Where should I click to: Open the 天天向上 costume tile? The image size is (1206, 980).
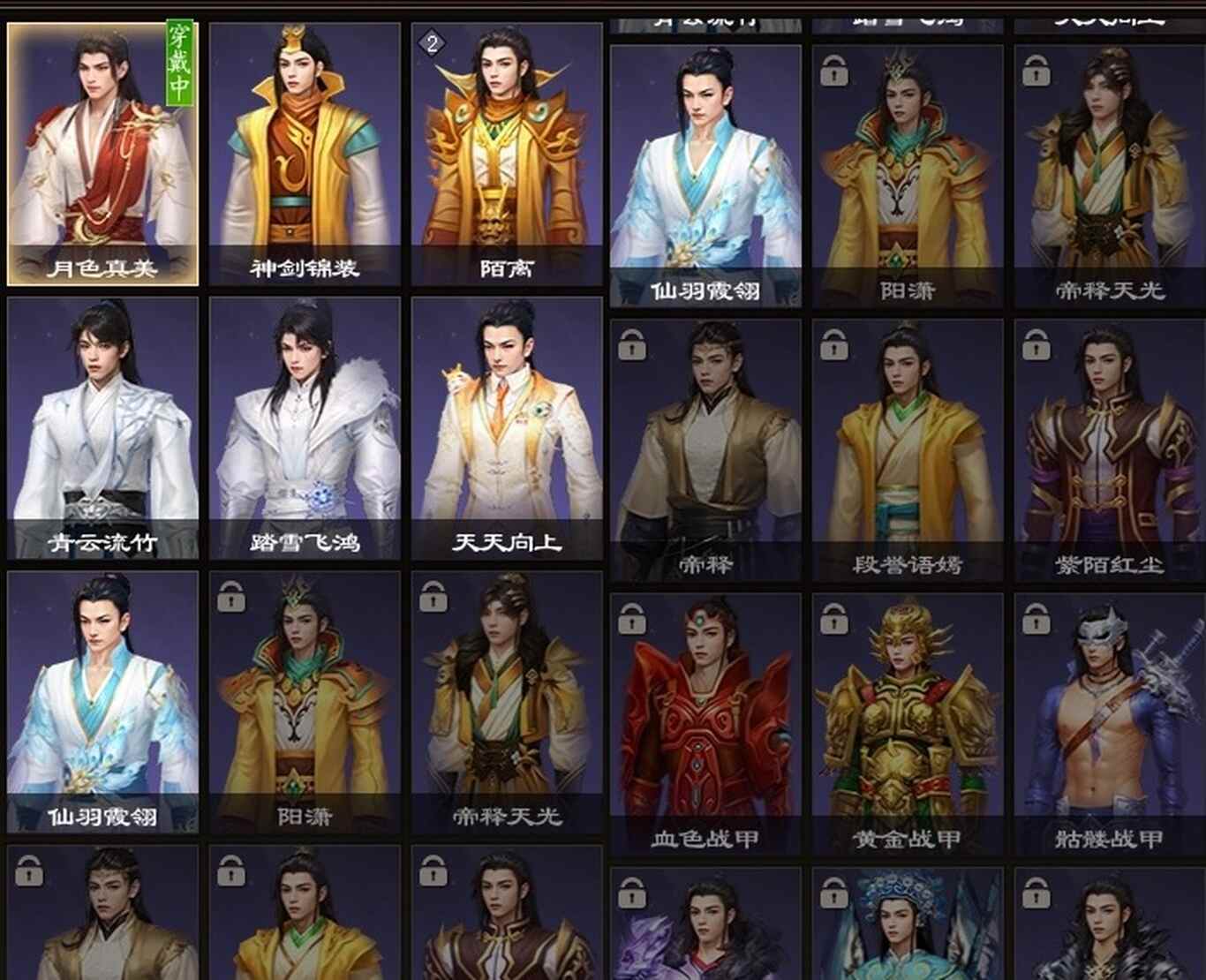(x=507, y=428)
